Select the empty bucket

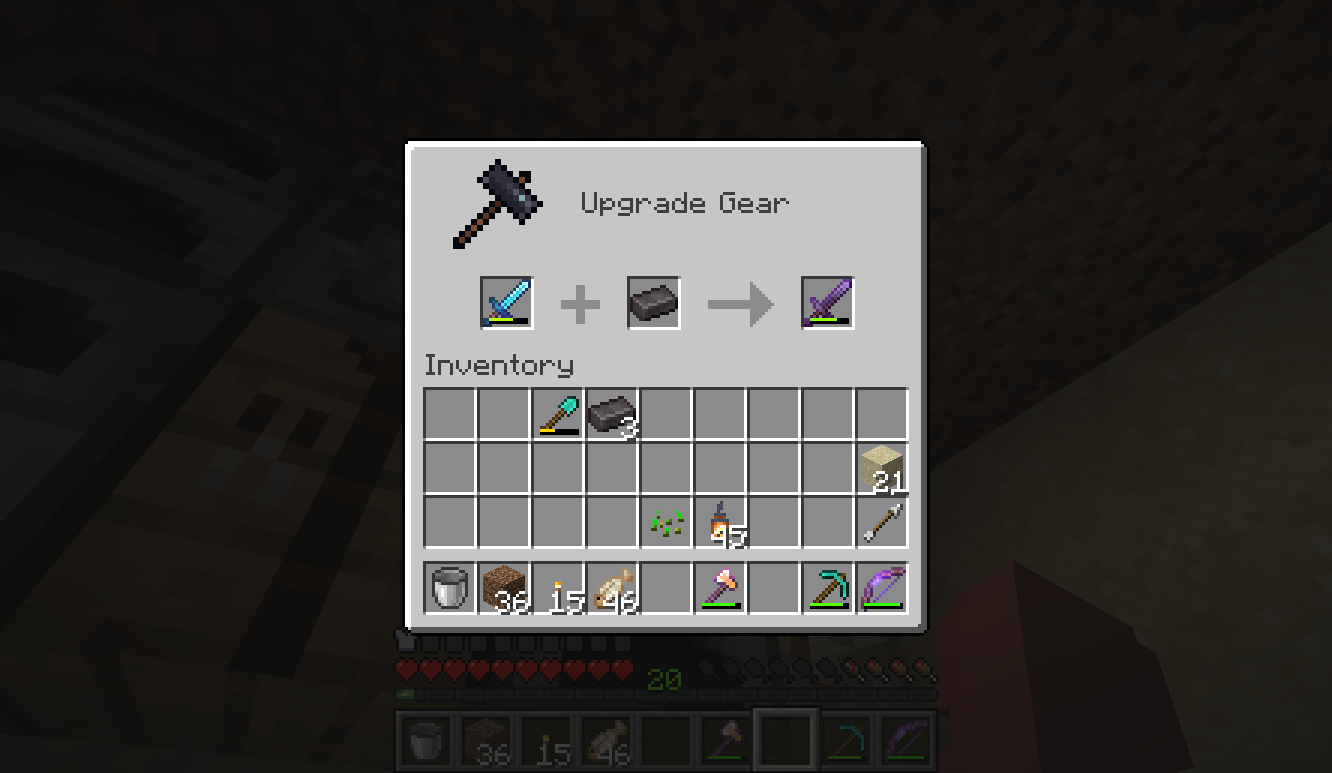pyautogui.click(x=448, y=587)
